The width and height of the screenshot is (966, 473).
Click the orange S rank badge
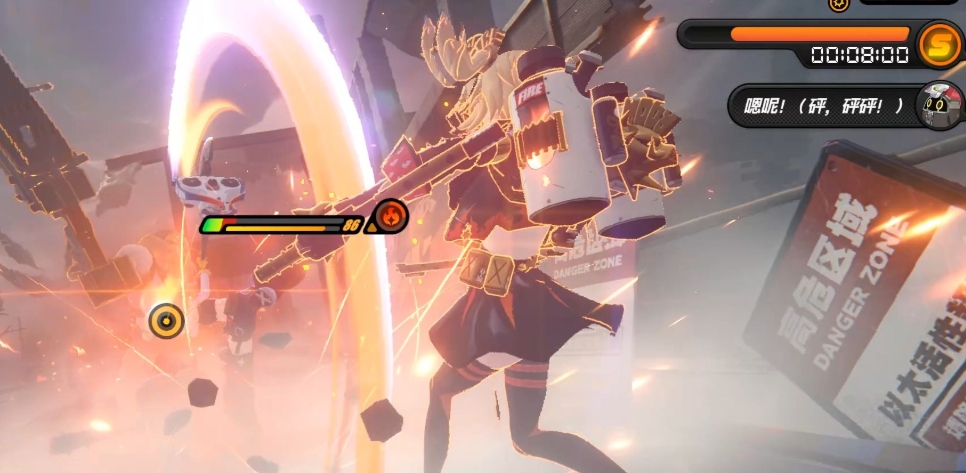point(938,41)
